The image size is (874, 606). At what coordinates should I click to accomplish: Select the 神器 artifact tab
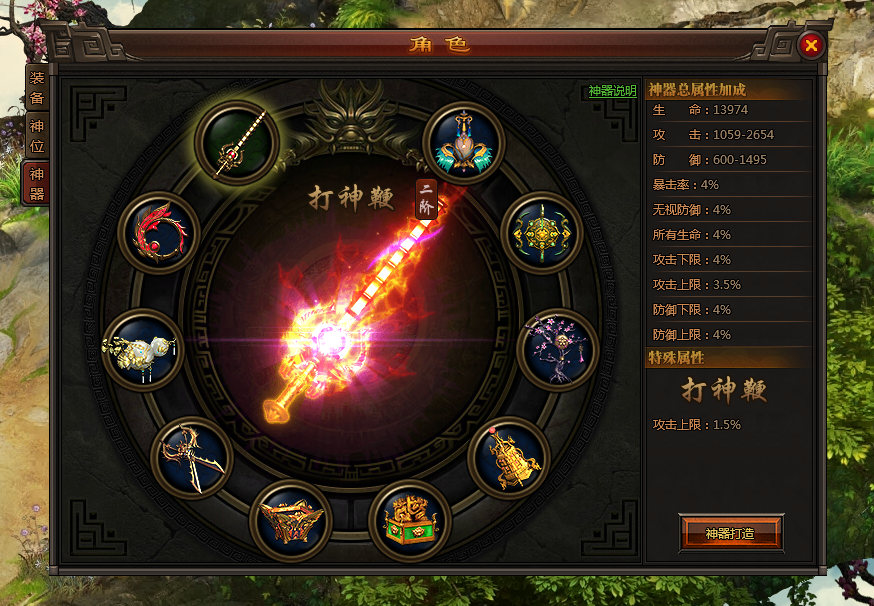37,183
